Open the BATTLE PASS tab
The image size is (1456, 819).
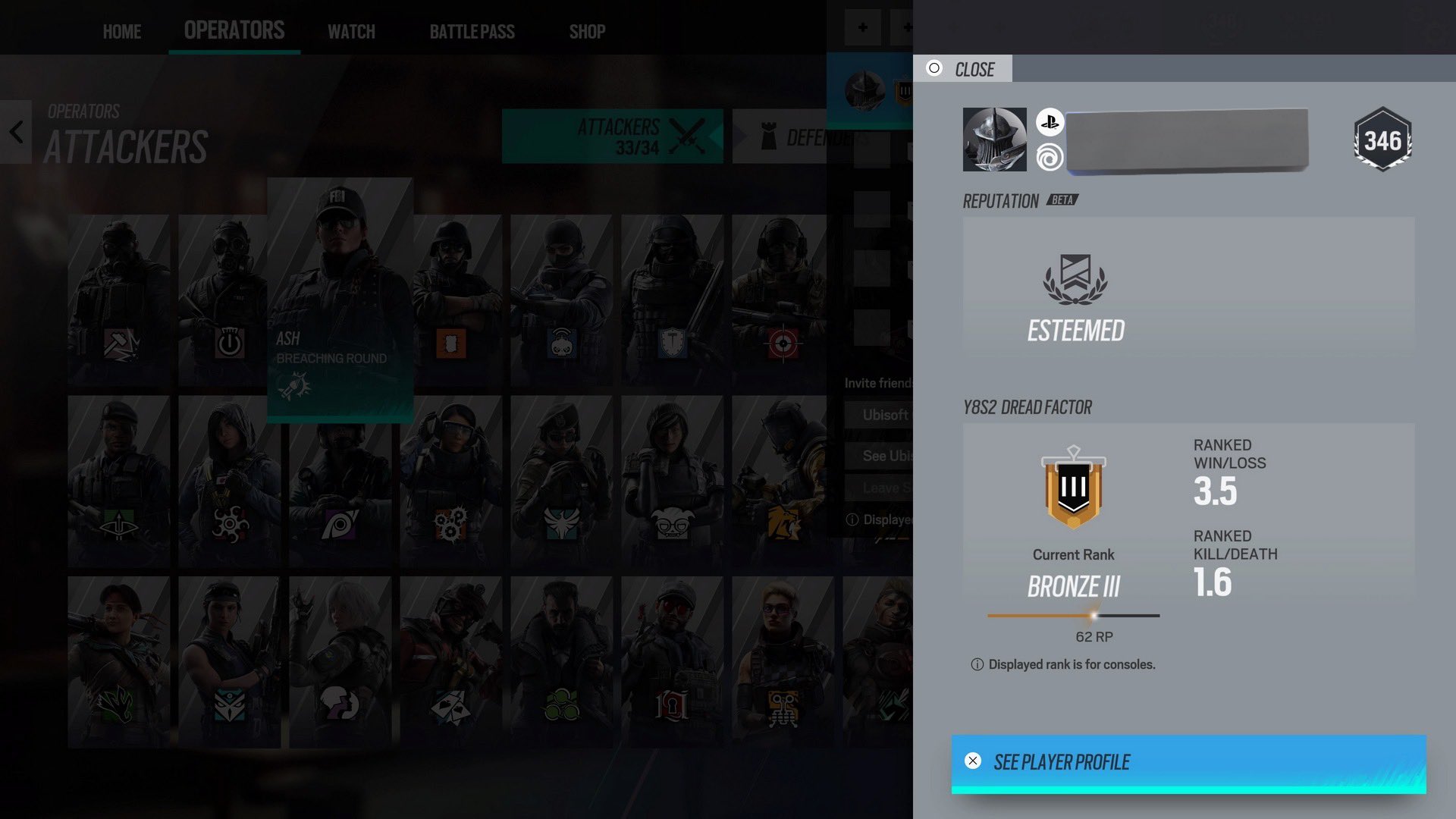pos(472,32)
